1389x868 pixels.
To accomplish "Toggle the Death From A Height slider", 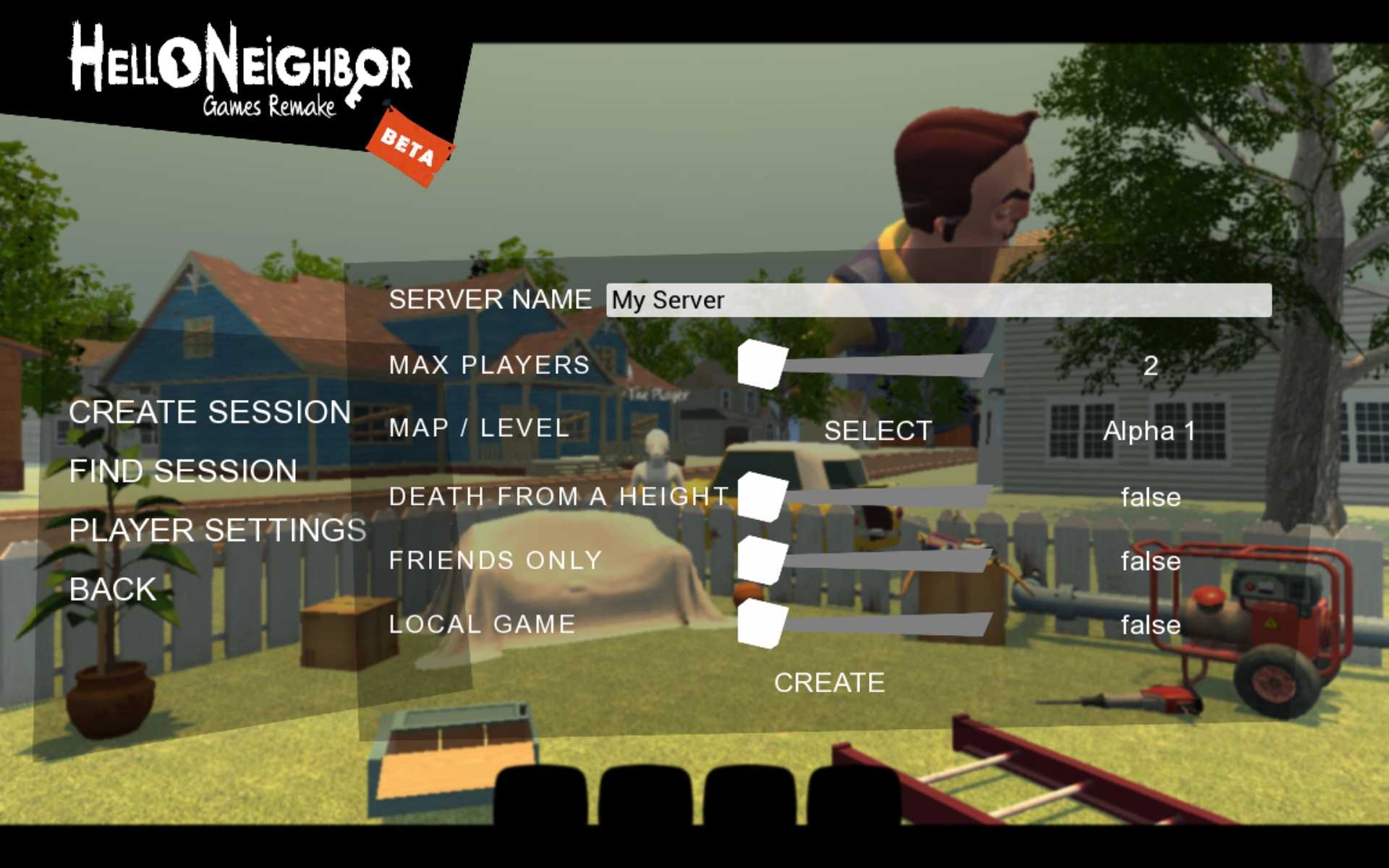I will [762, 497].
